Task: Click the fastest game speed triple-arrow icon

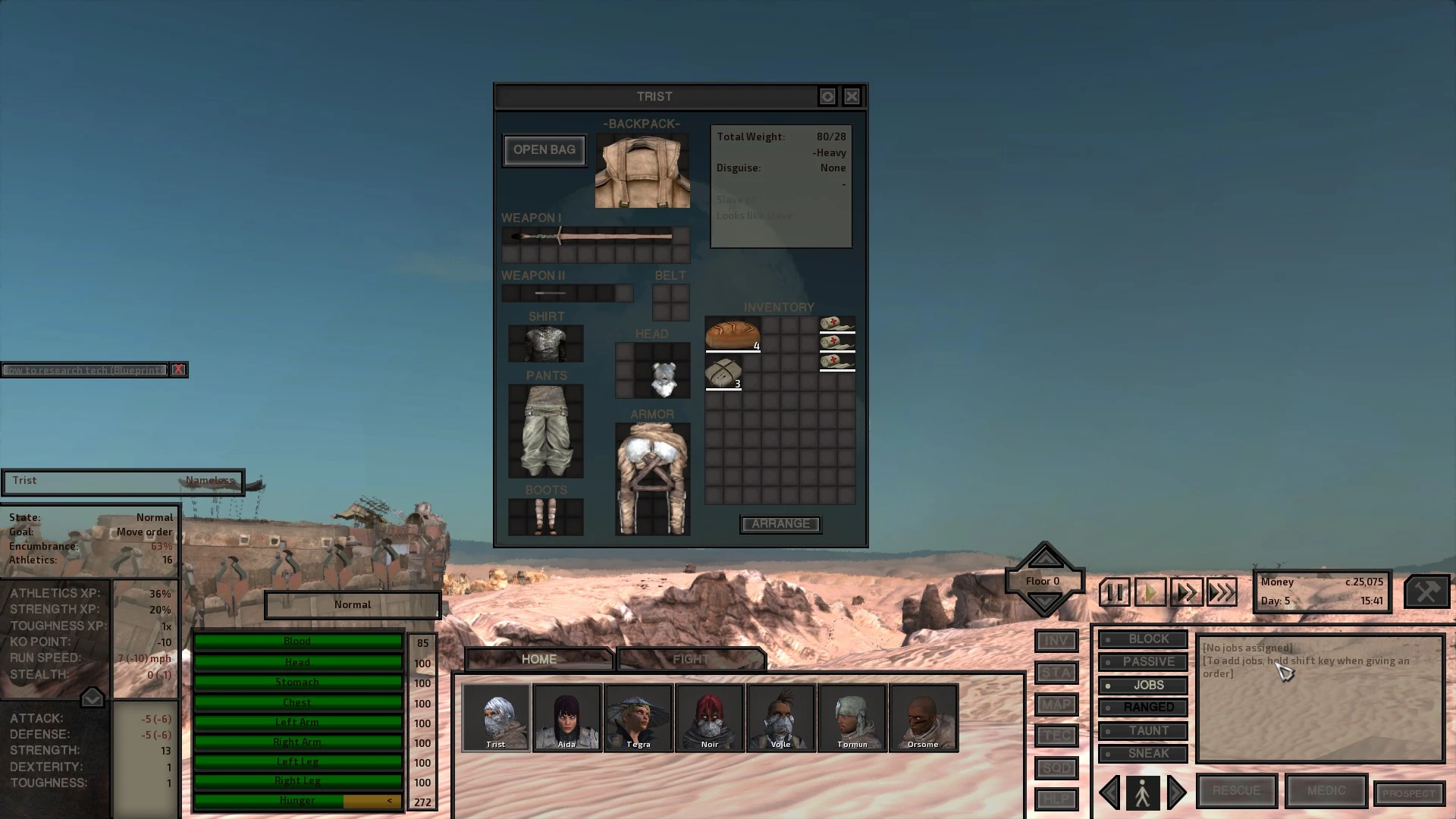Action: (x=1222, y=591)
